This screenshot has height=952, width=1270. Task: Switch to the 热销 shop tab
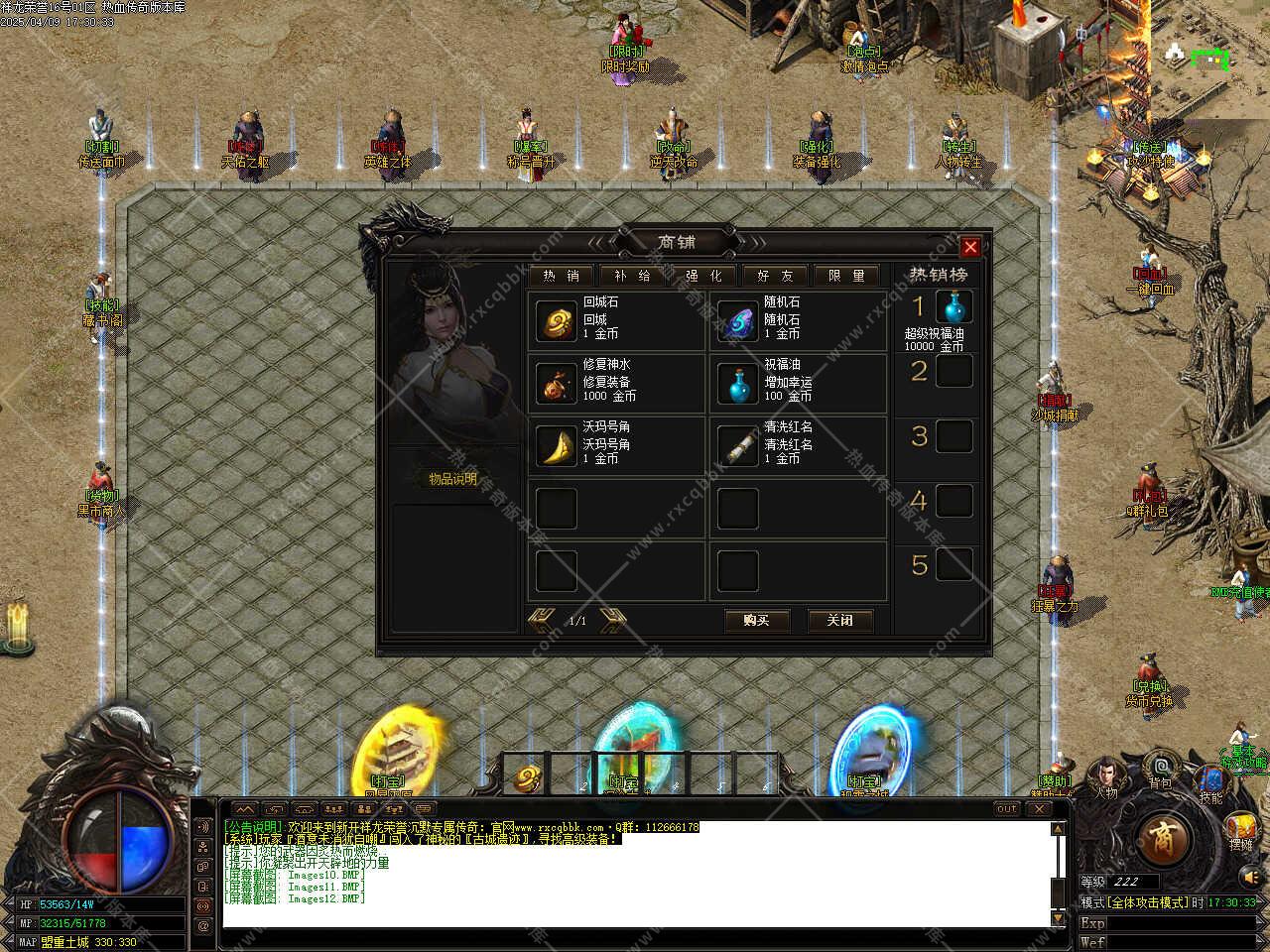pos(561,276)
